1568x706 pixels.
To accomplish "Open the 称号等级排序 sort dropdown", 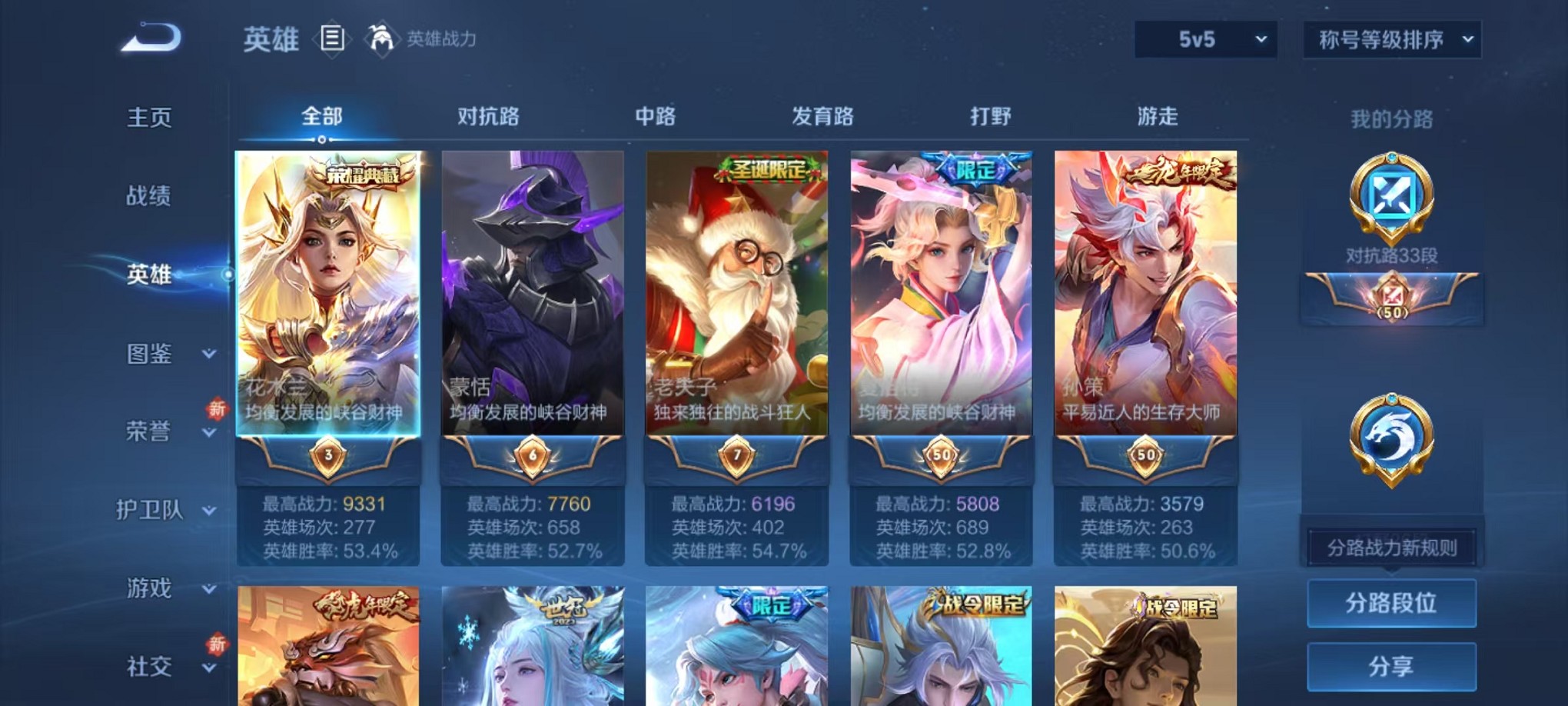I will click(x=1390, y=38).
